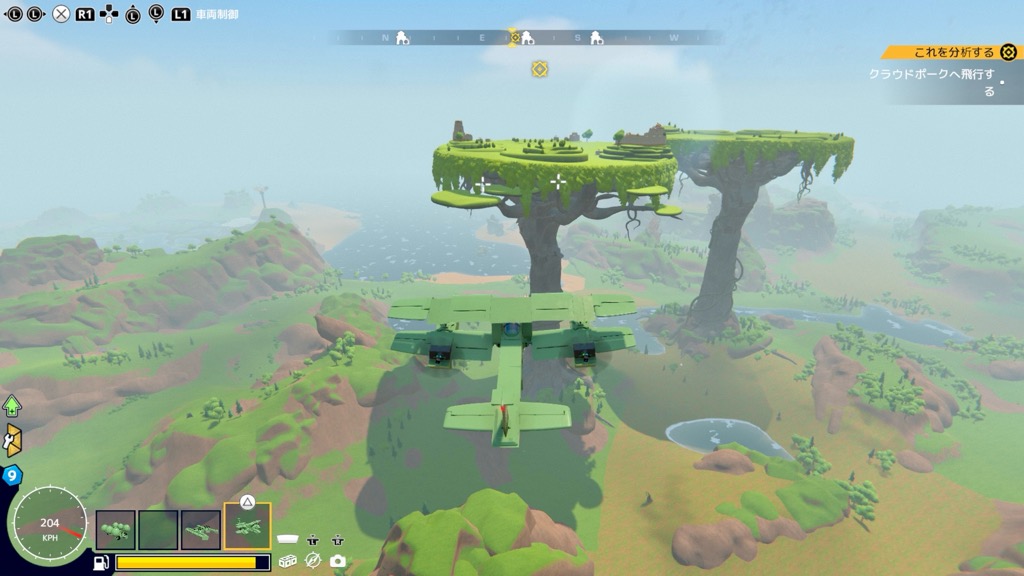1024x576 pixels.
Task: Choose the bushy green vehicle slot
Action: tap(115, 529)
